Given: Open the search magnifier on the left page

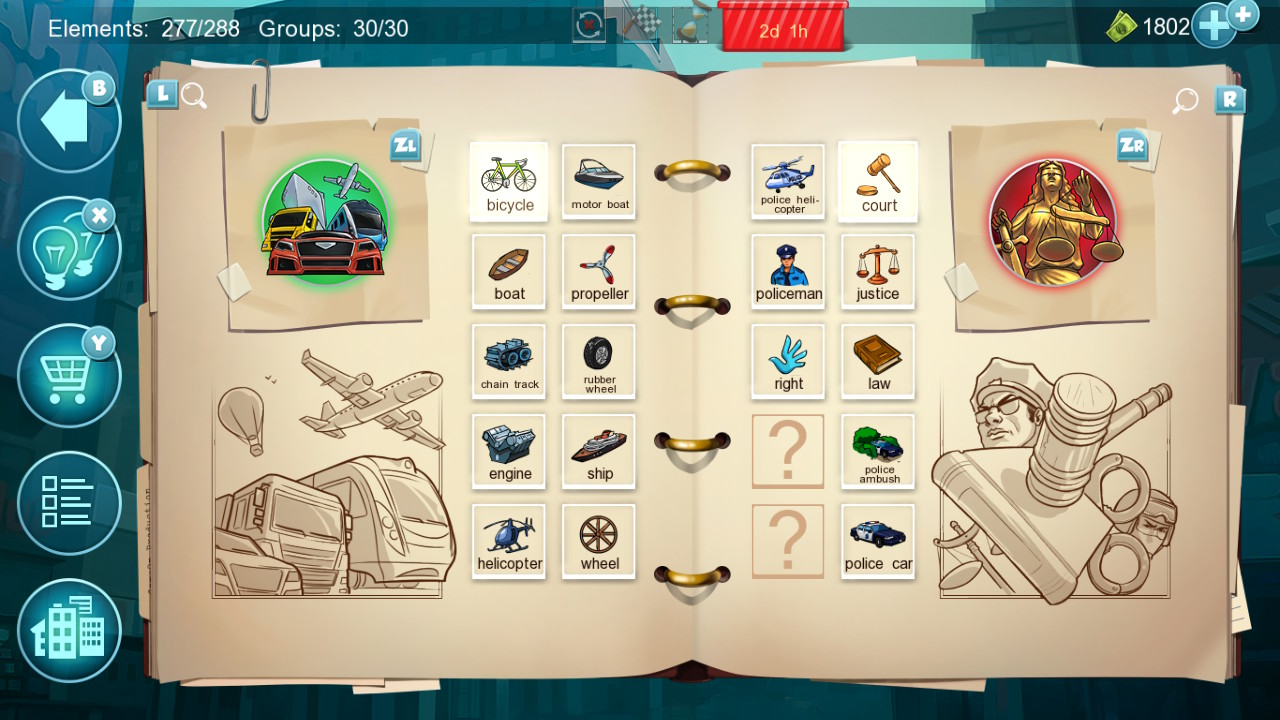Looking at the screenshot, I should pyautogui.click(x=194, y=95).
